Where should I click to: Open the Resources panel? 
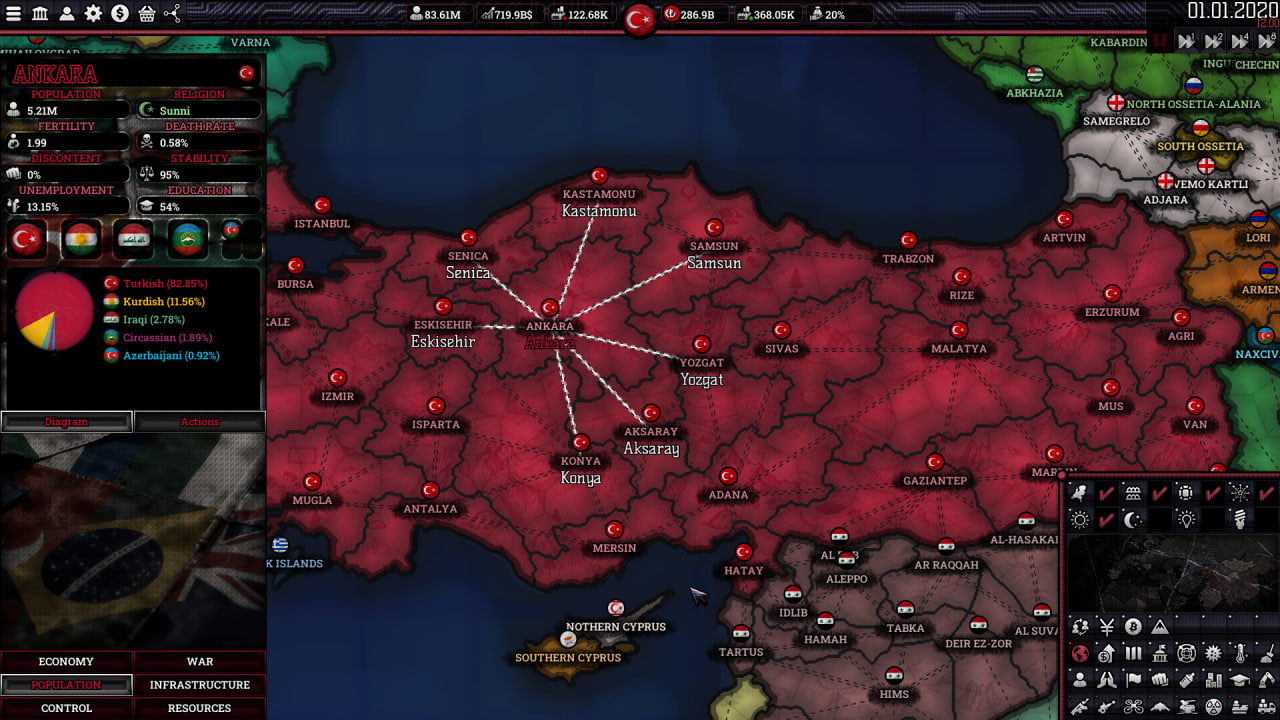[x=200, y=708]
